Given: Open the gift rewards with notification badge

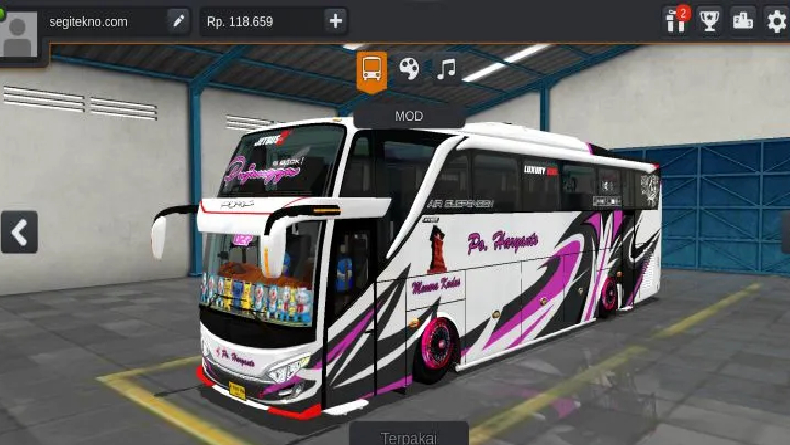Looking at the screenshot, I should 676,21.
